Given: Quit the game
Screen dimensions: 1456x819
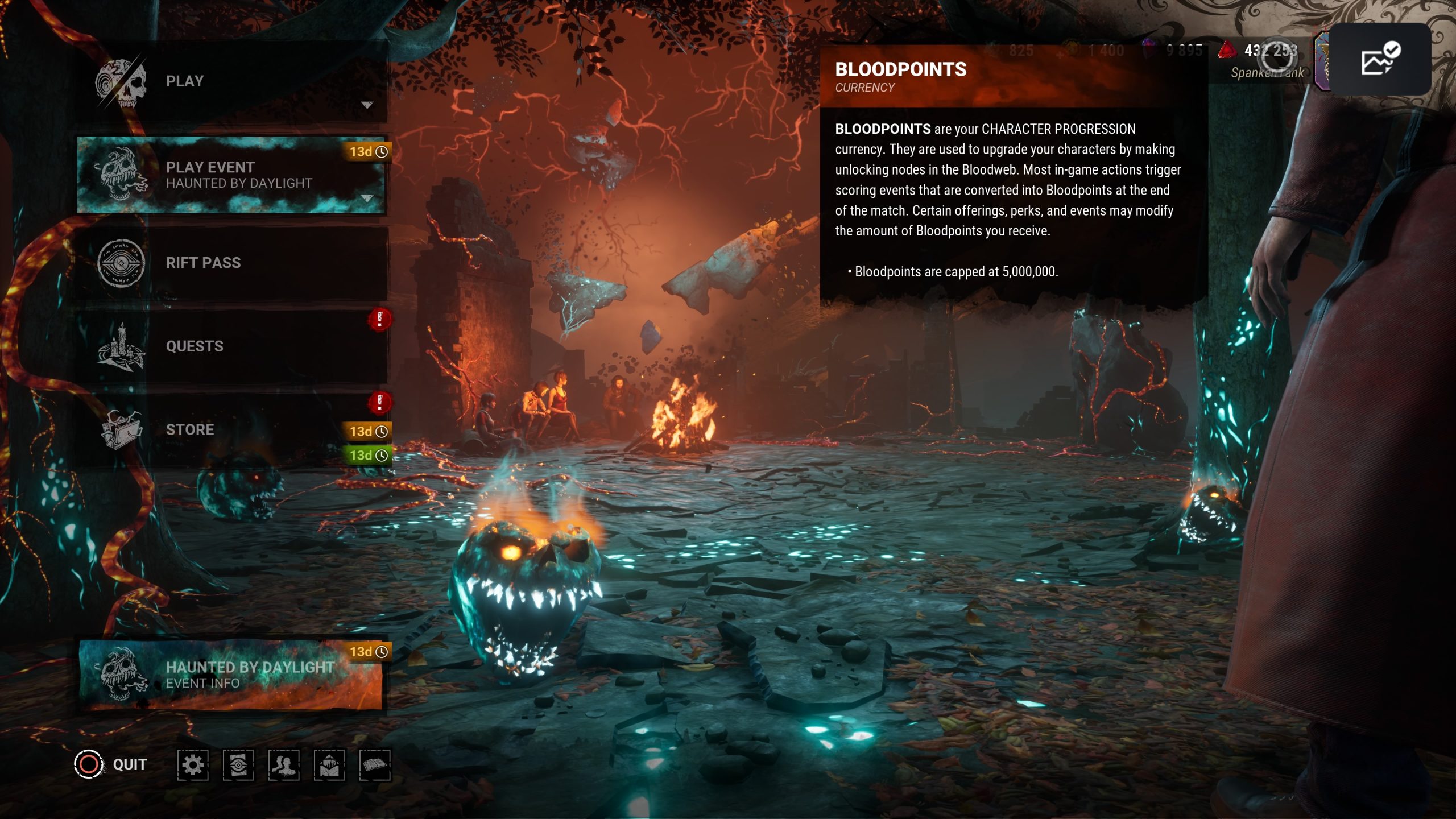Looking at the screenshot, I should (111, 764).
